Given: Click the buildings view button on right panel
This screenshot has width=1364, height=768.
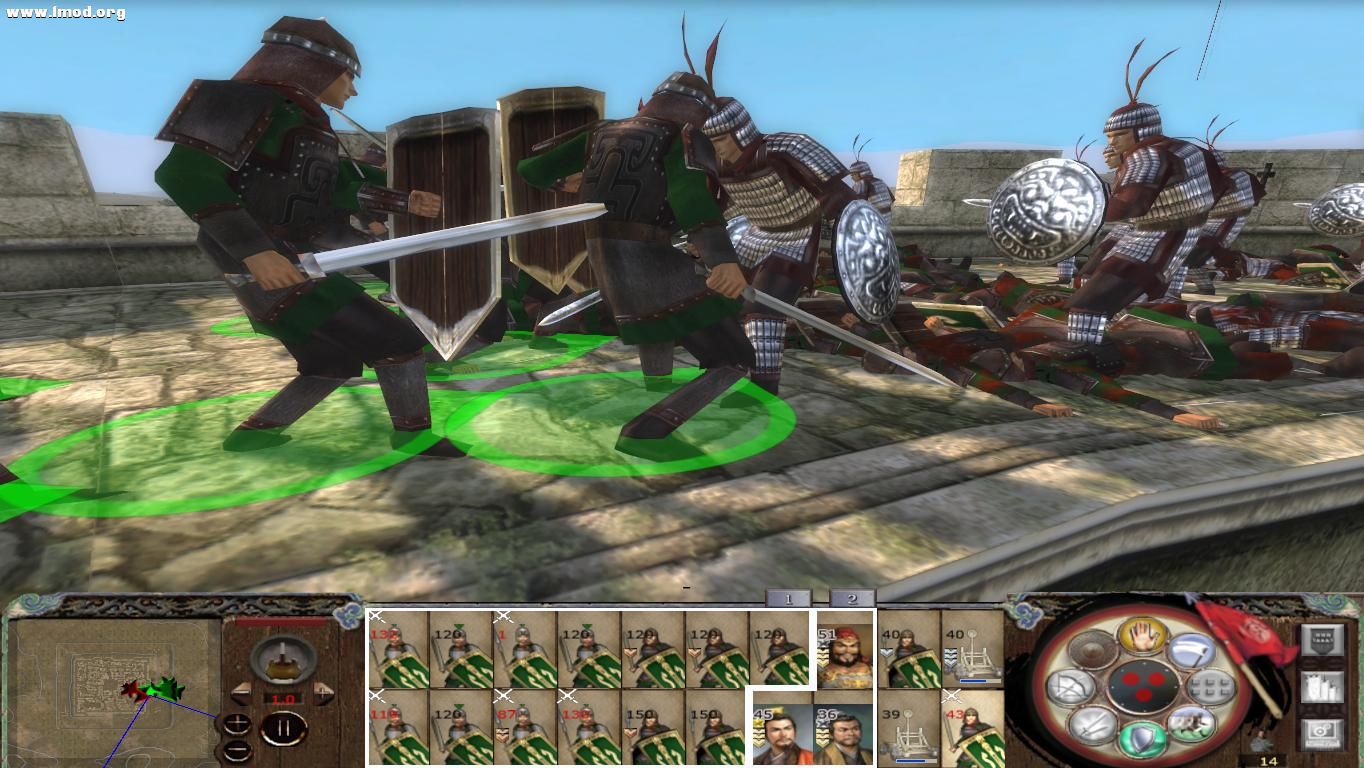Looking at the screenshot, I should [x=1322, y=688].
